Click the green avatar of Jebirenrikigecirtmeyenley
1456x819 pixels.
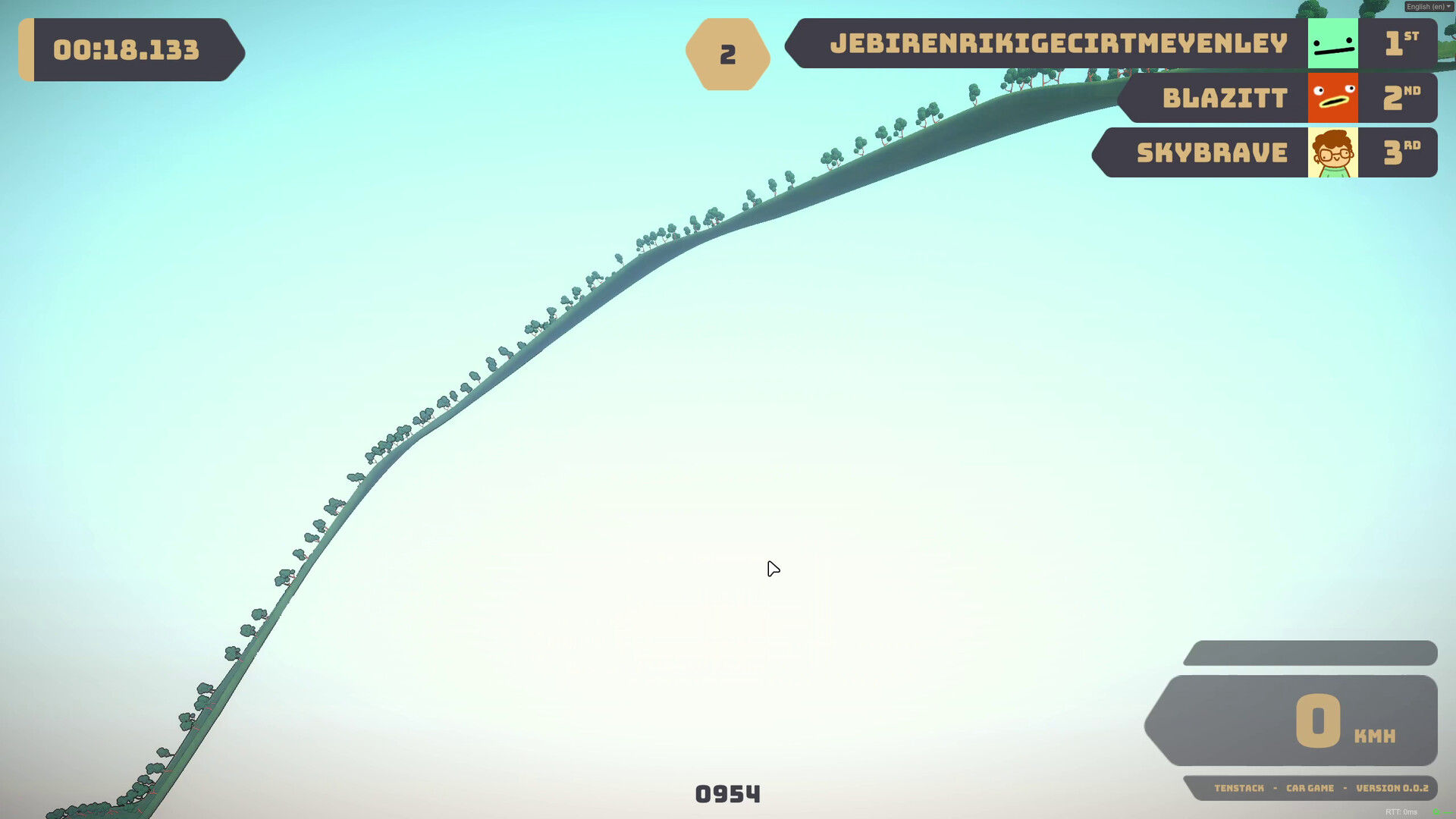pyautogui.click(x=1332, y=44)
